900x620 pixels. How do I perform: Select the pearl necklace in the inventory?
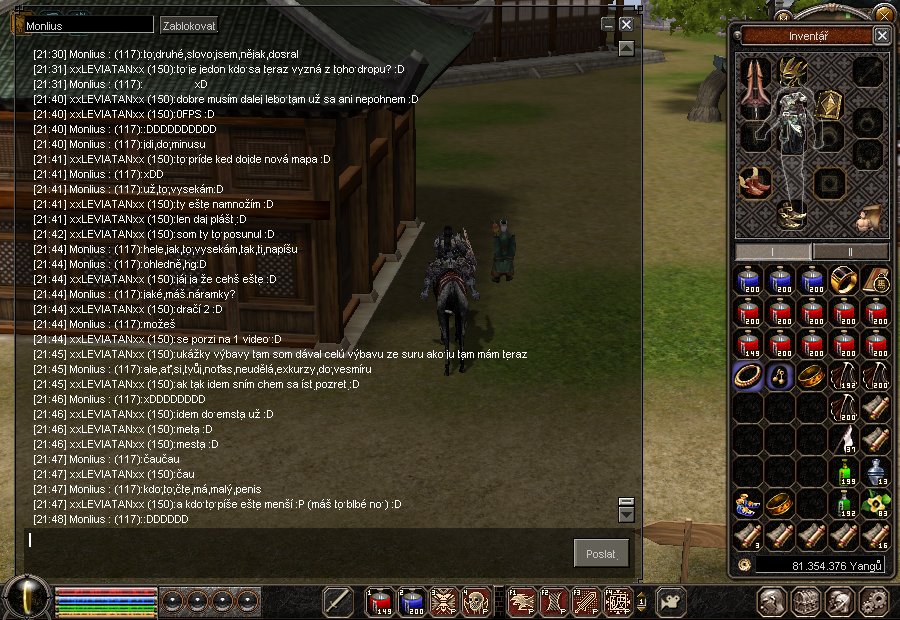[x=747, y=375]
